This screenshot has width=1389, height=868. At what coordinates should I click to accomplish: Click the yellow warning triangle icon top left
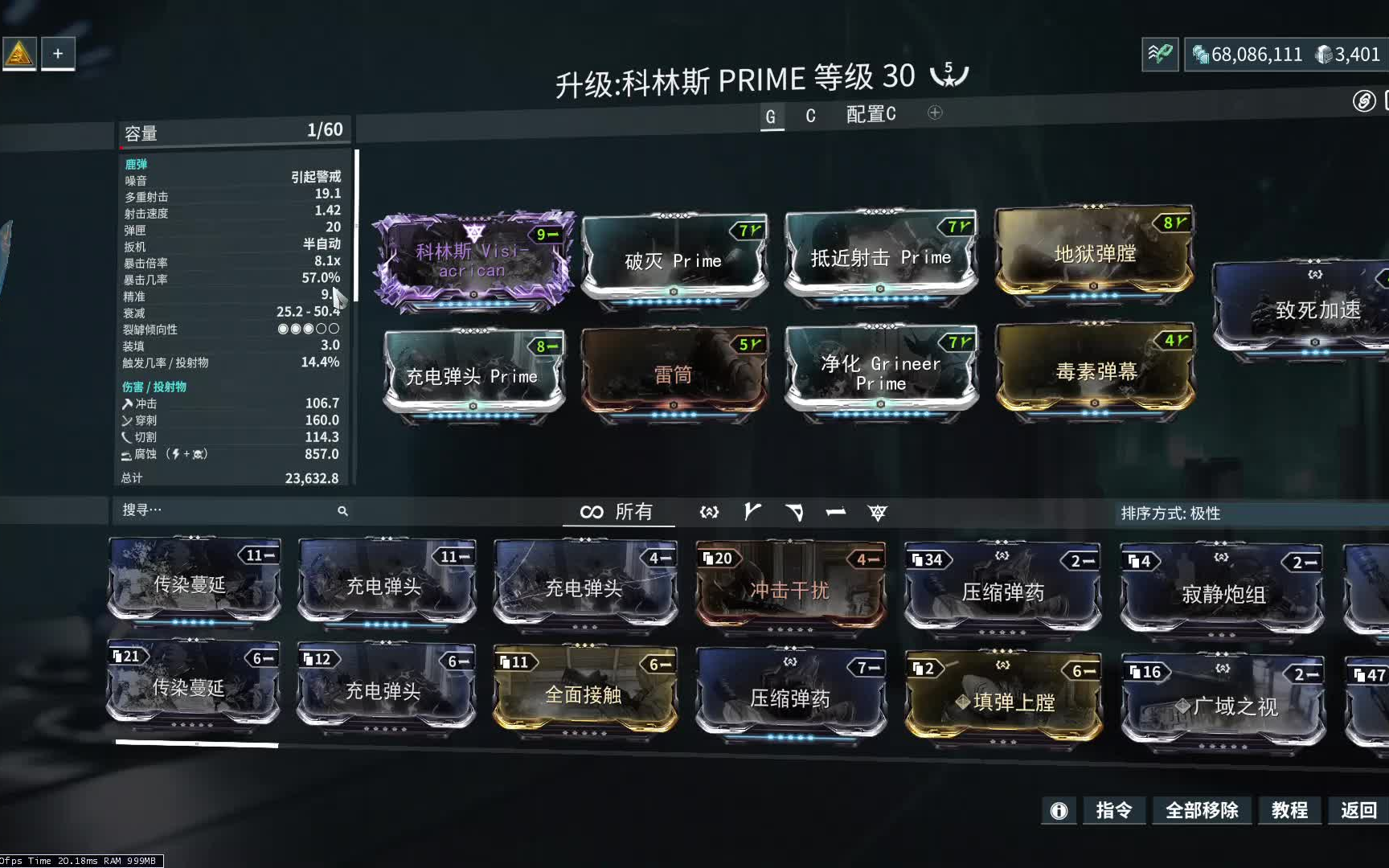point(19,51)
